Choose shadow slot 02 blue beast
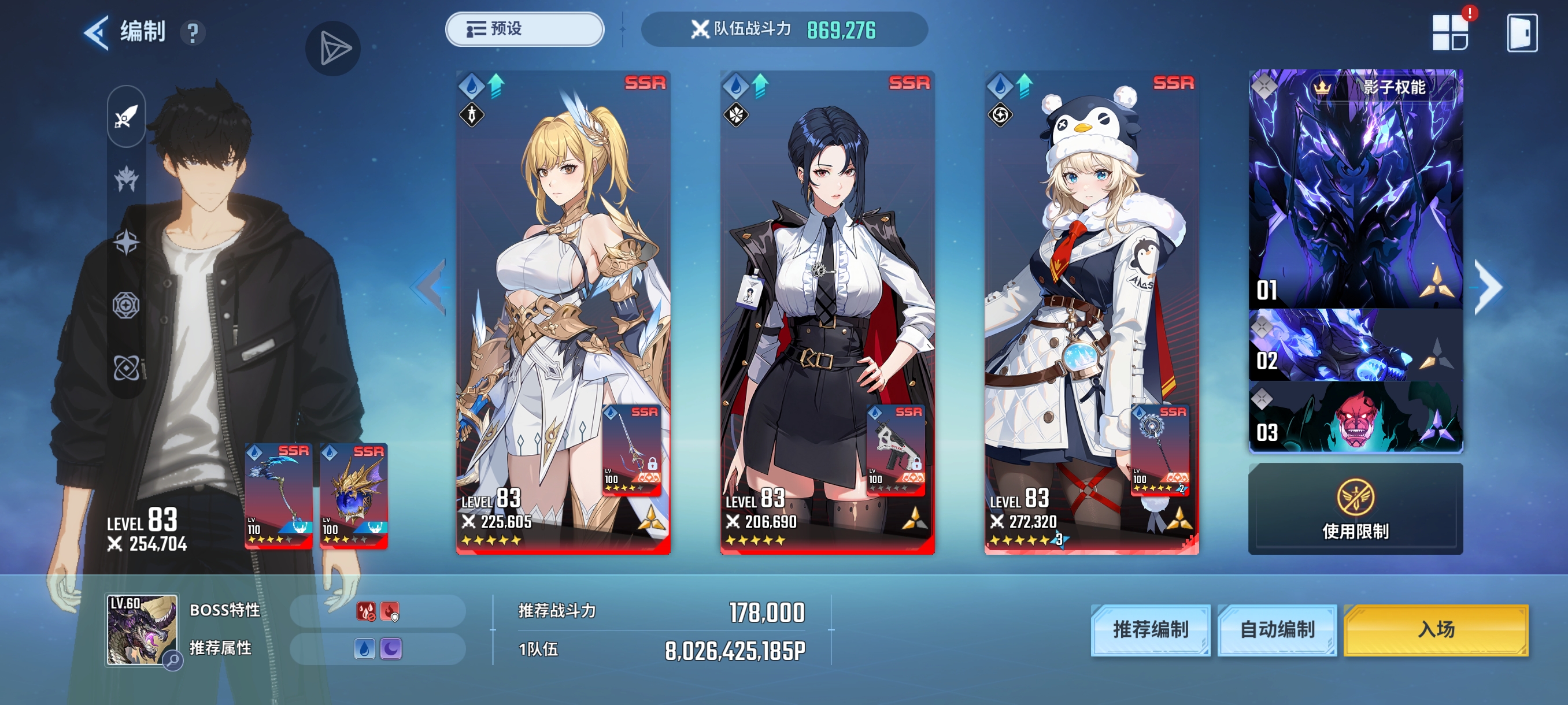The width and height of the screenshot is (1568, 705). pos(1356,346)
